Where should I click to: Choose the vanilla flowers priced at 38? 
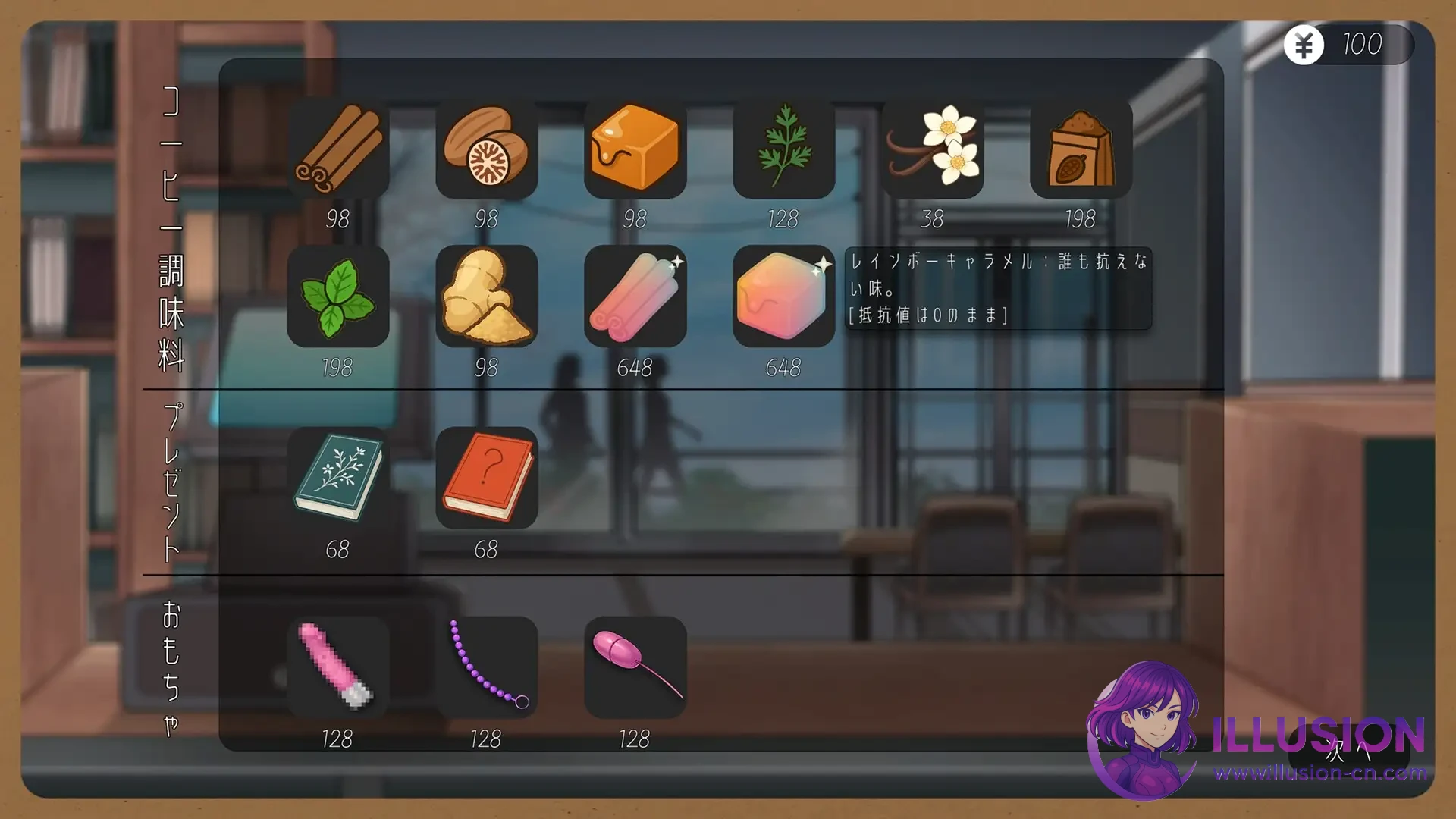pyautogui.click(x=934, y=149)
